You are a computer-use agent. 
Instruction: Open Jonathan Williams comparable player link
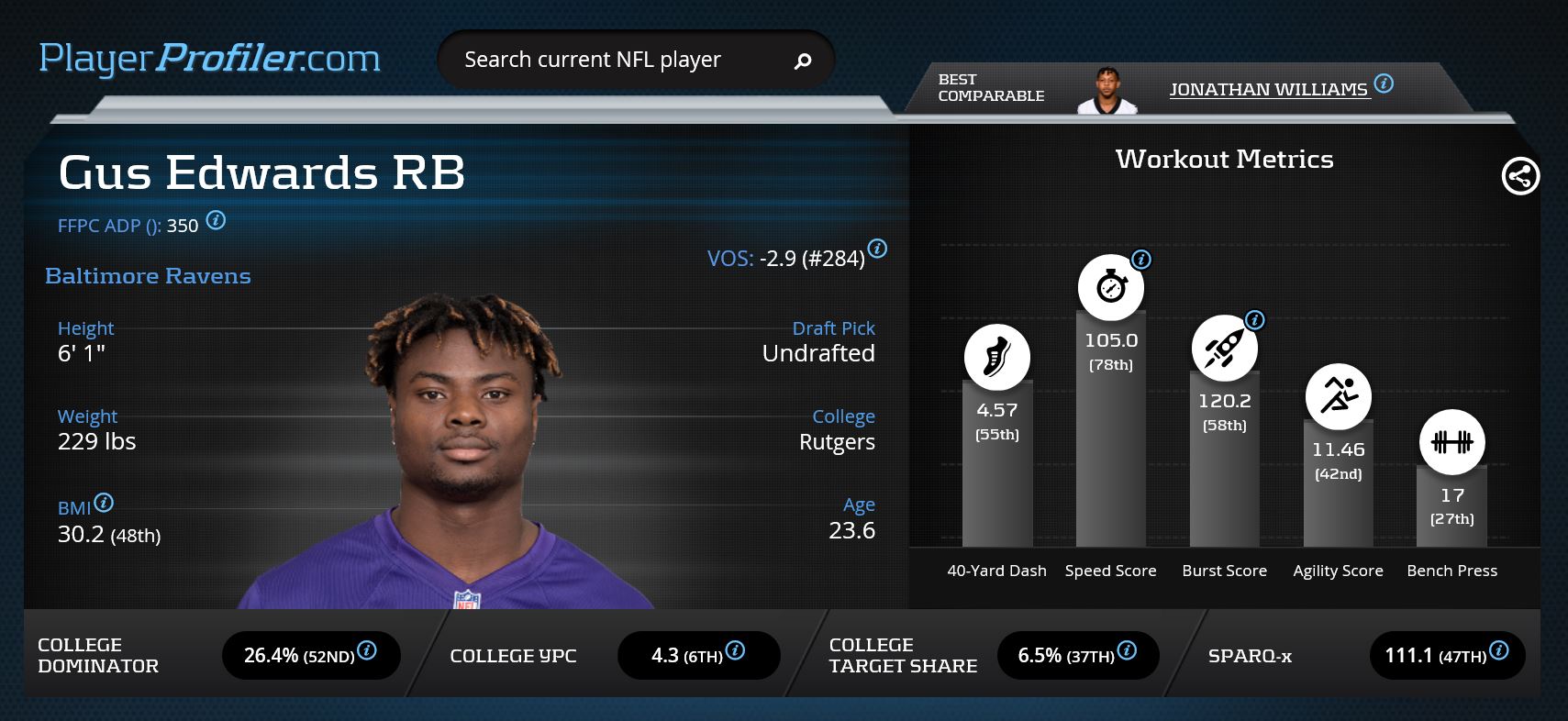(x=1268, y=89)
